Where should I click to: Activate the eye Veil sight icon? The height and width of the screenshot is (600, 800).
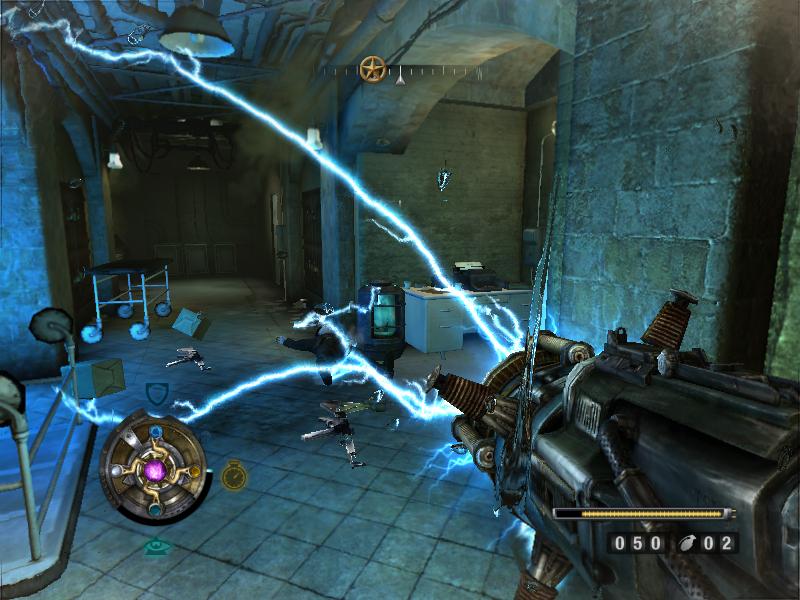click(156, 546)
